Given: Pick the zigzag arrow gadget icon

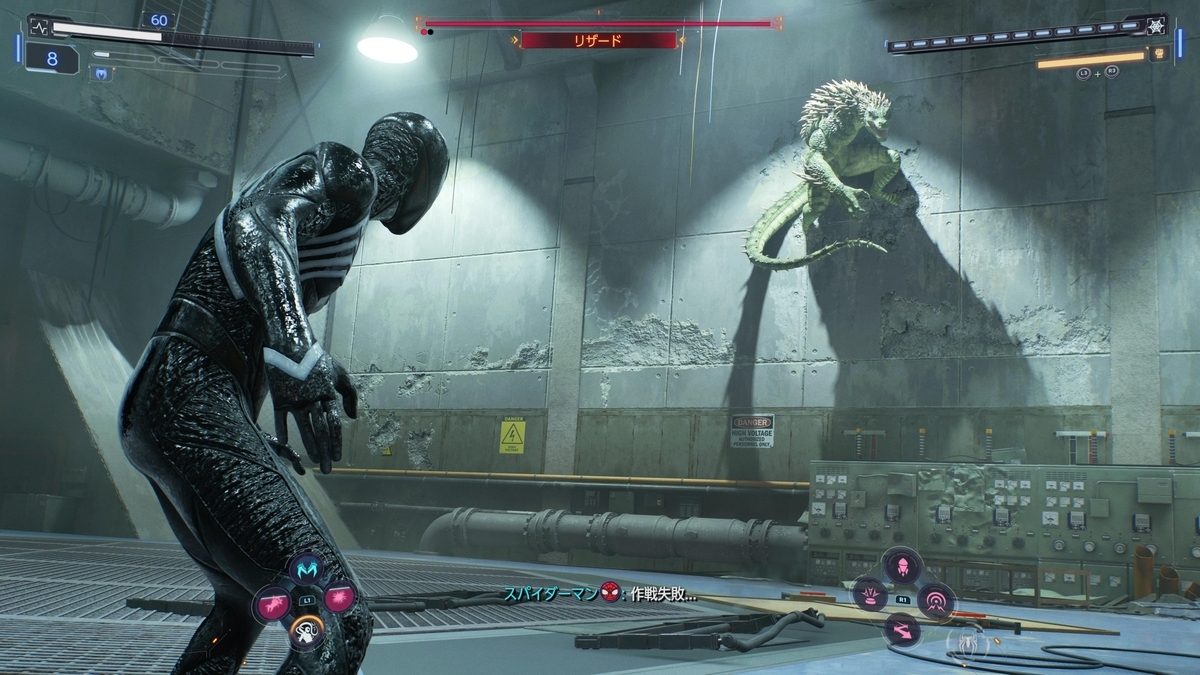Looking at the screenshot, I should click(x=901, y=629).
